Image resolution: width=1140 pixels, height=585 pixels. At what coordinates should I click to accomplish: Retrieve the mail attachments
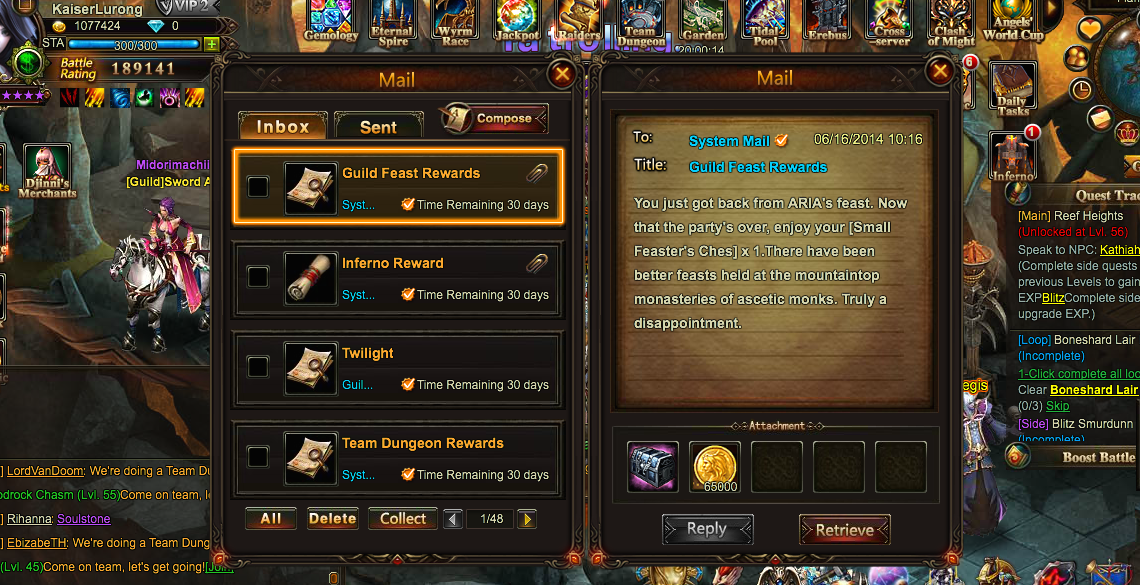(844, 530)
